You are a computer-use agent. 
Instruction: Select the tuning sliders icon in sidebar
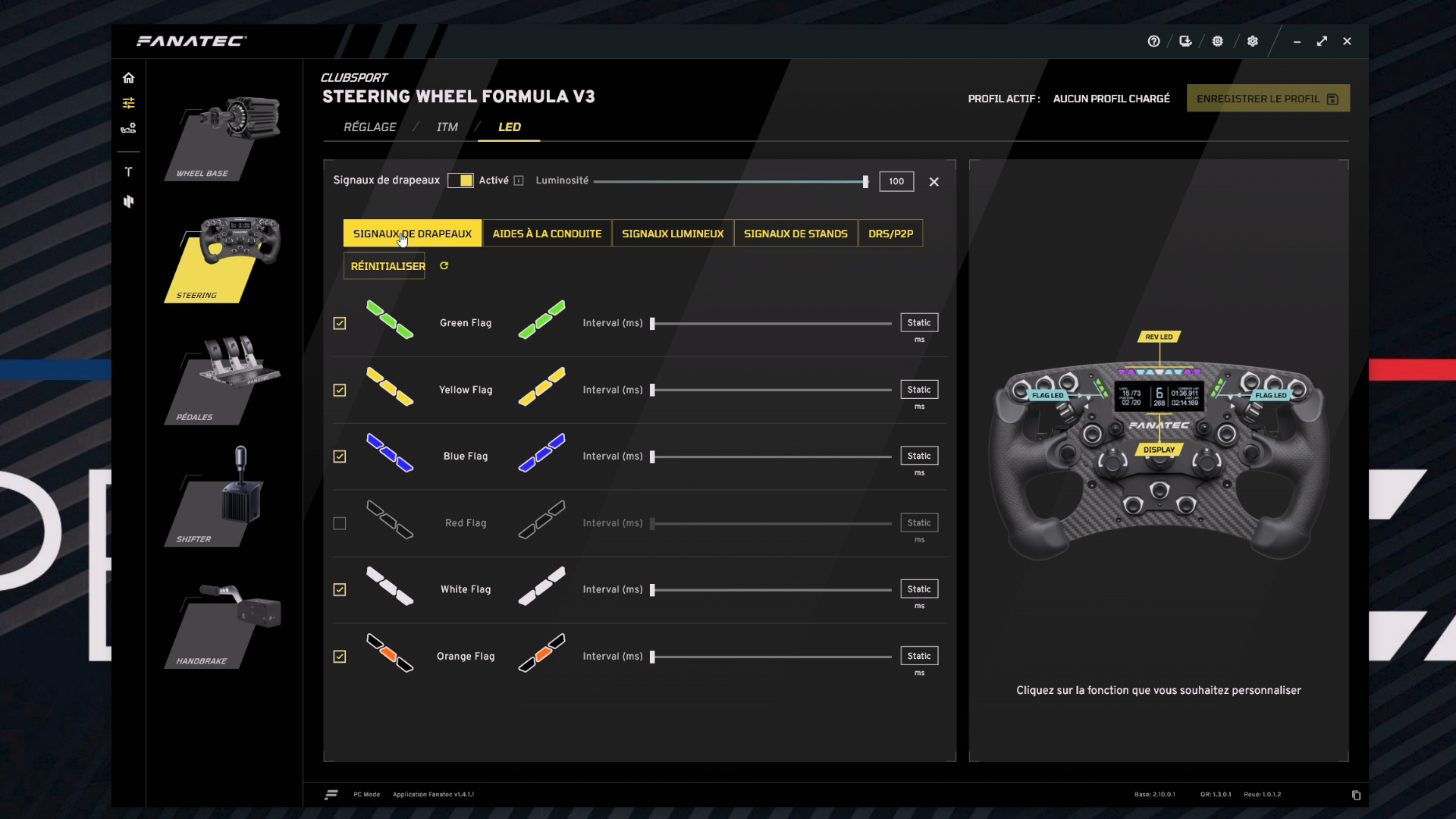click(129, 102)
